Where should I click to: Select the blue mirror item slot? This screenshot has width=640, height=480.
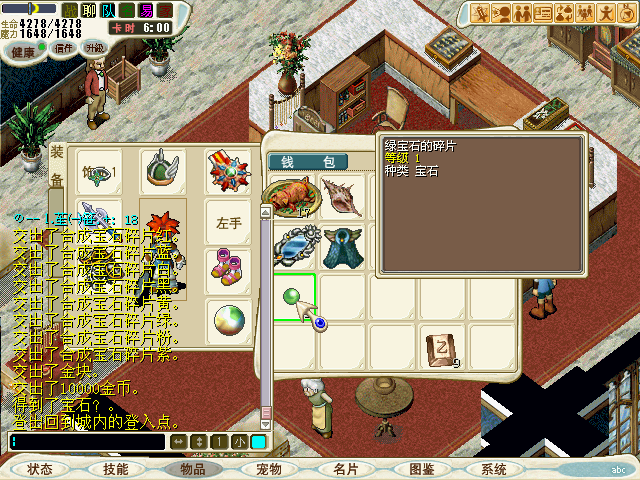click(290, 246)
